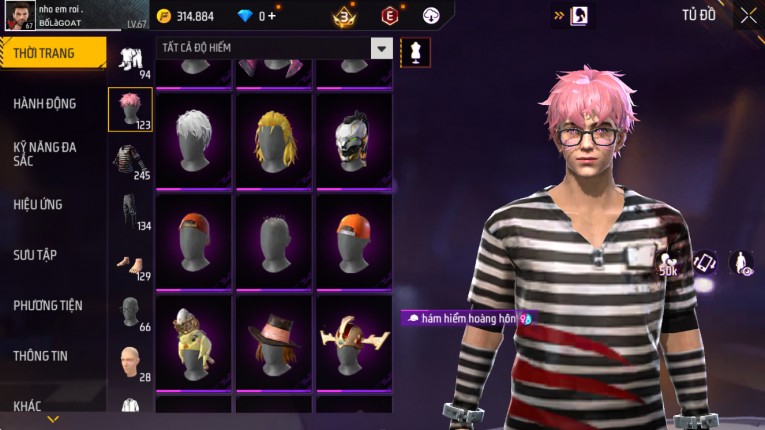Open the shoes subcategory with 129 items

[x=130, y=264]
